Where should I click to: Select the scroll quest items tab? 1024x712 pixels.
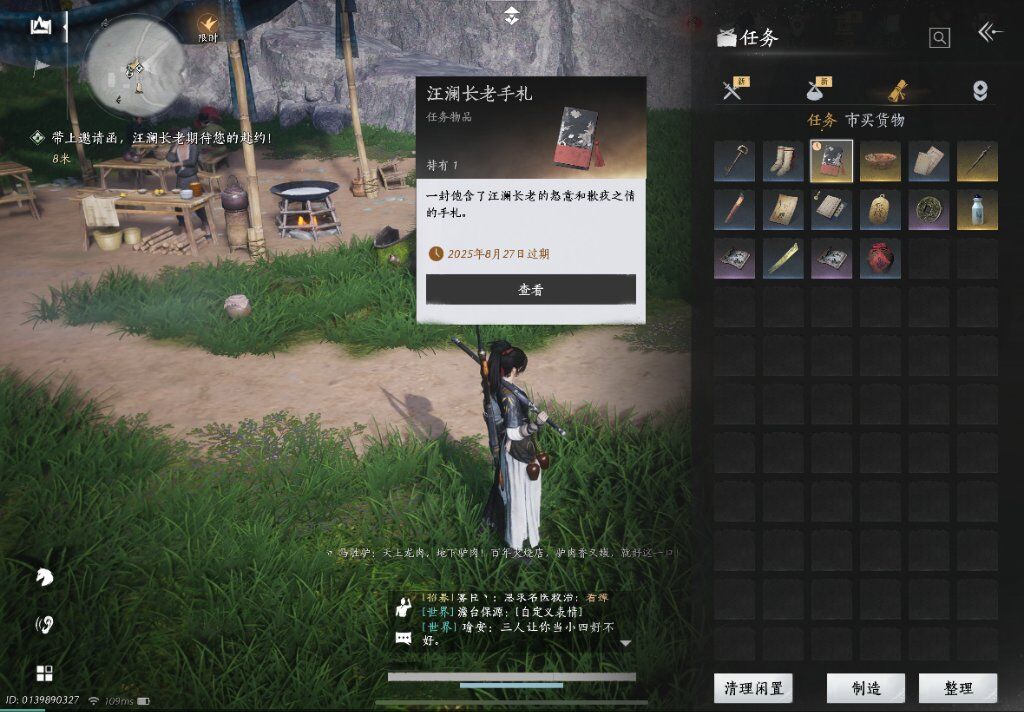895,91
